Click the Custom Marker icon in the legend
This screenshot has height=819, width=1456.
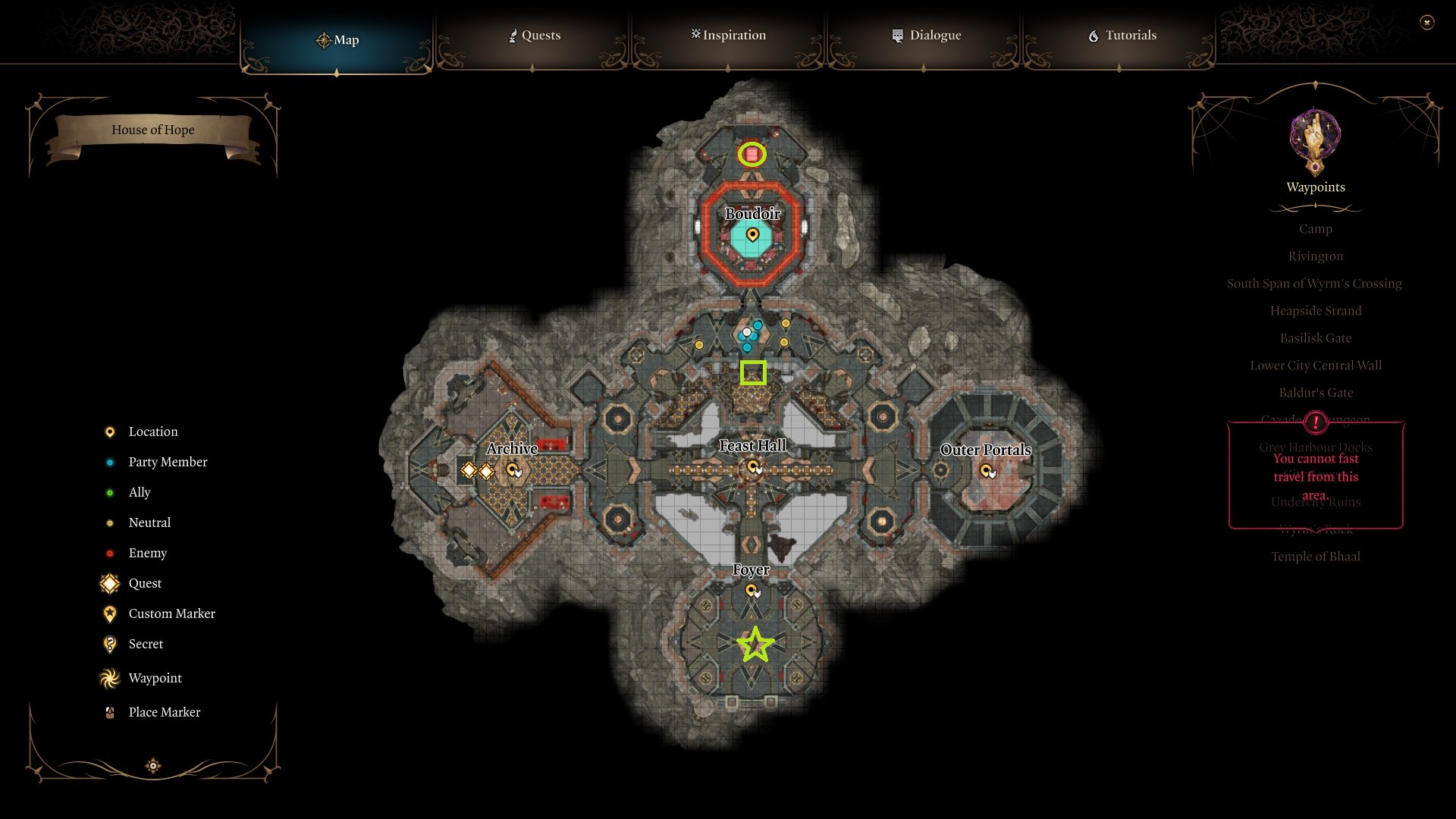coord(108,613)
